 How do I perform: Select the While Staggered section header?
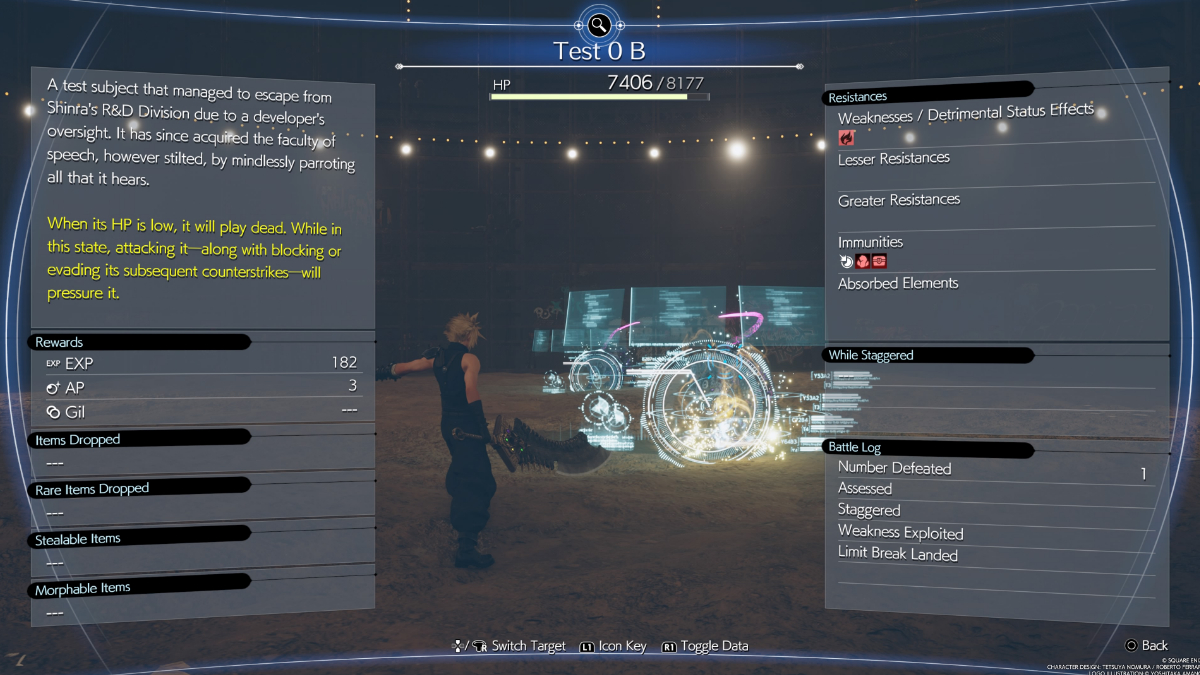click(871, 355)
